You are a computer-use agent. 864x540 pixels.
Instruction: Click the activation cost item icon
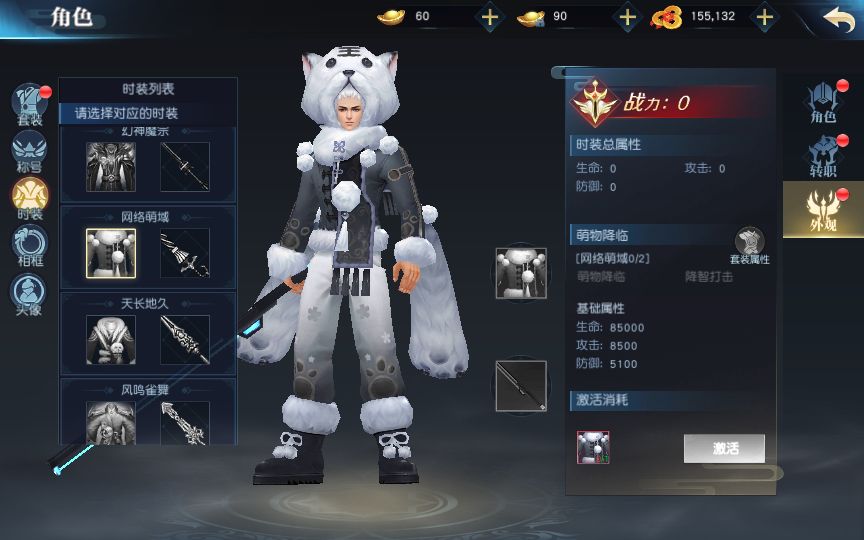click(593, 447)
